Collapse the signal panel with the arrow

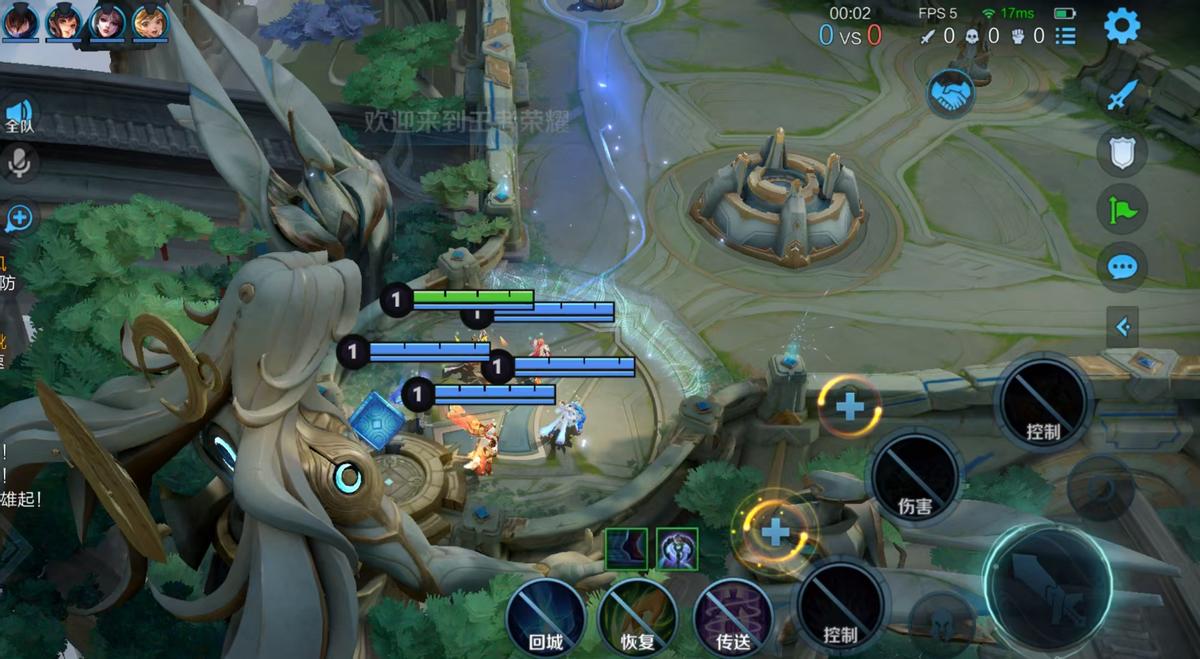[1122, 326]
